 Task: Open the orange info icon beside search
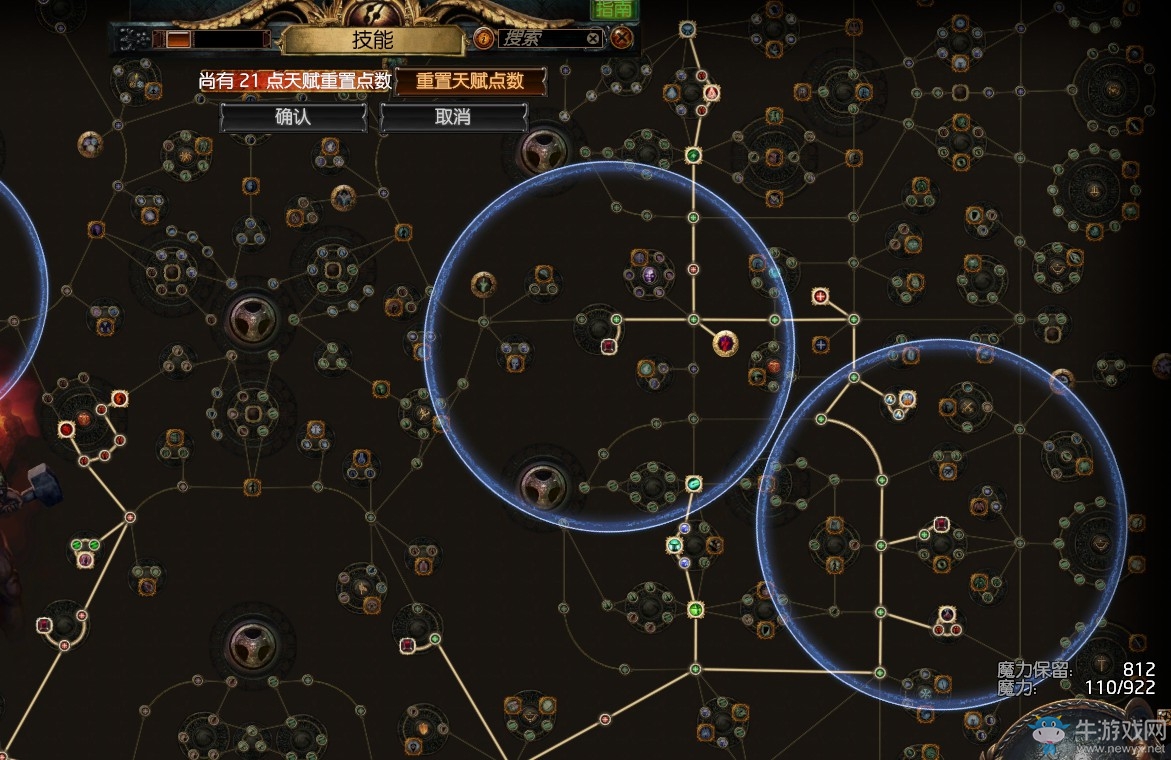(x=483, y=39)
